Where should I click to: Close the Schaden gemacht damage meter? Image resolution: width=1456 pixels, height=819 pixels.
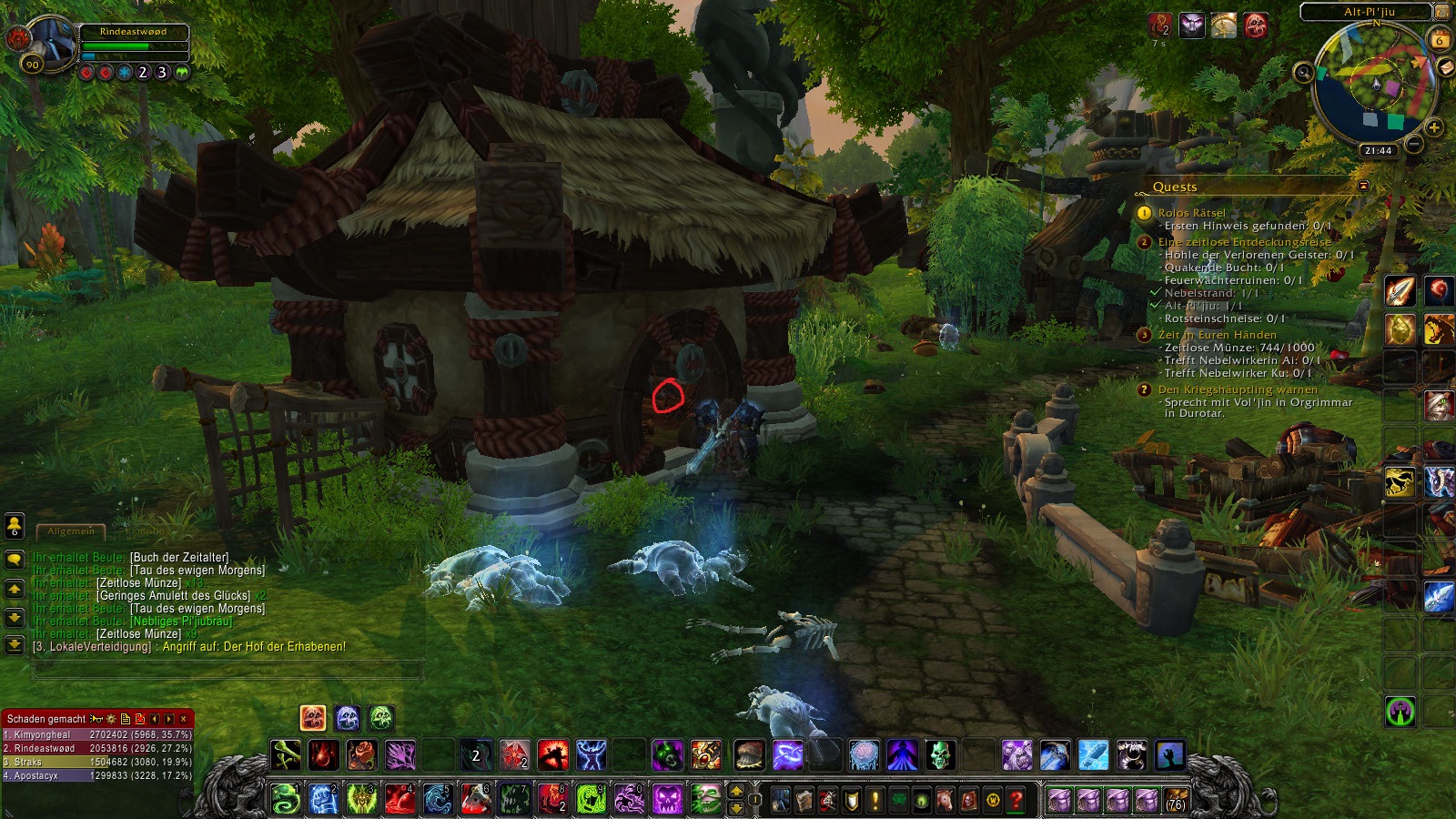pyautogui.click(x=184, y=719)
